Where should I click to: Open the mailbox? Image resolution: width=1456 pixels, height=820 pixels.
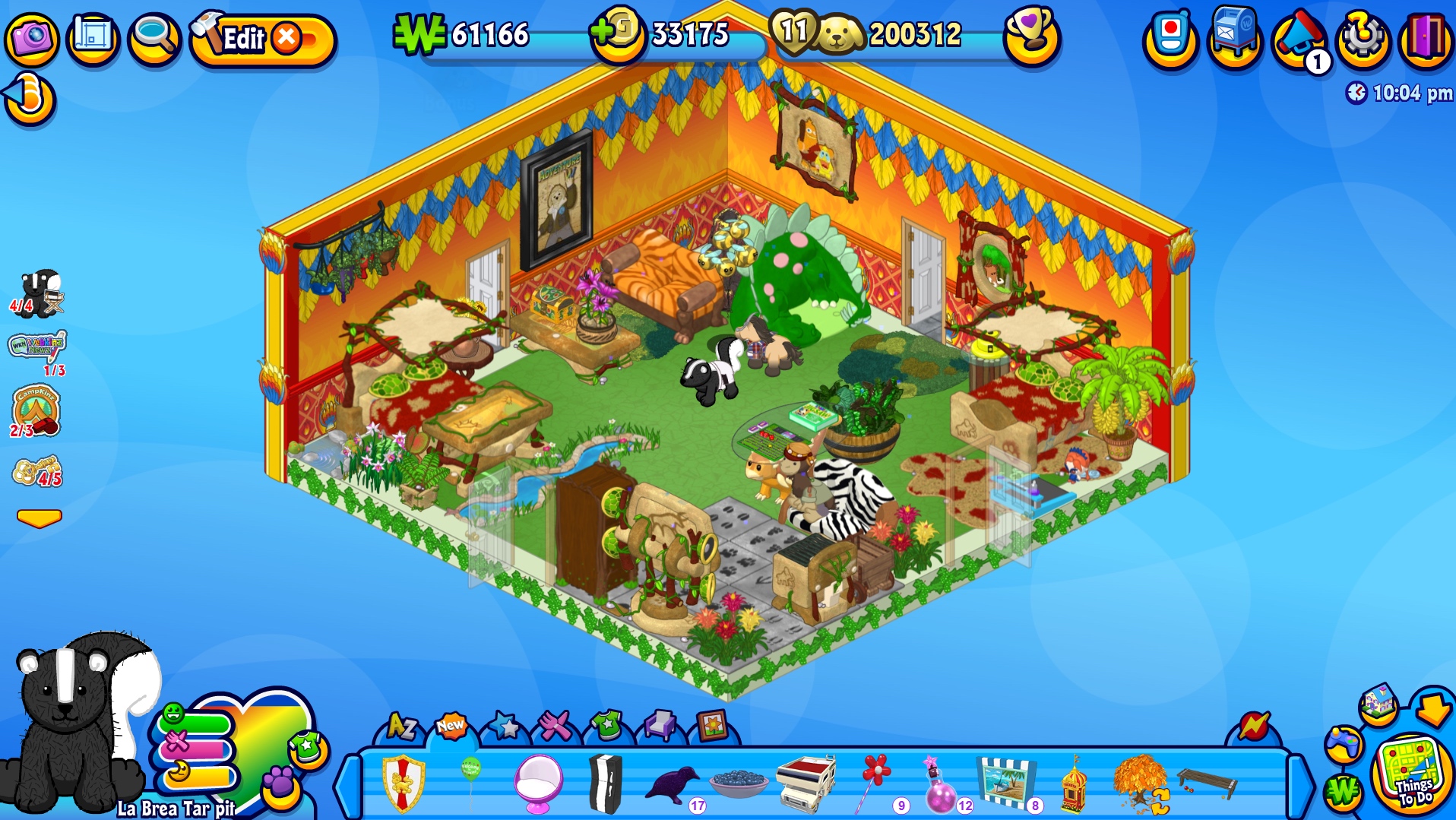pyautogui.click(x=1234, y=36)
